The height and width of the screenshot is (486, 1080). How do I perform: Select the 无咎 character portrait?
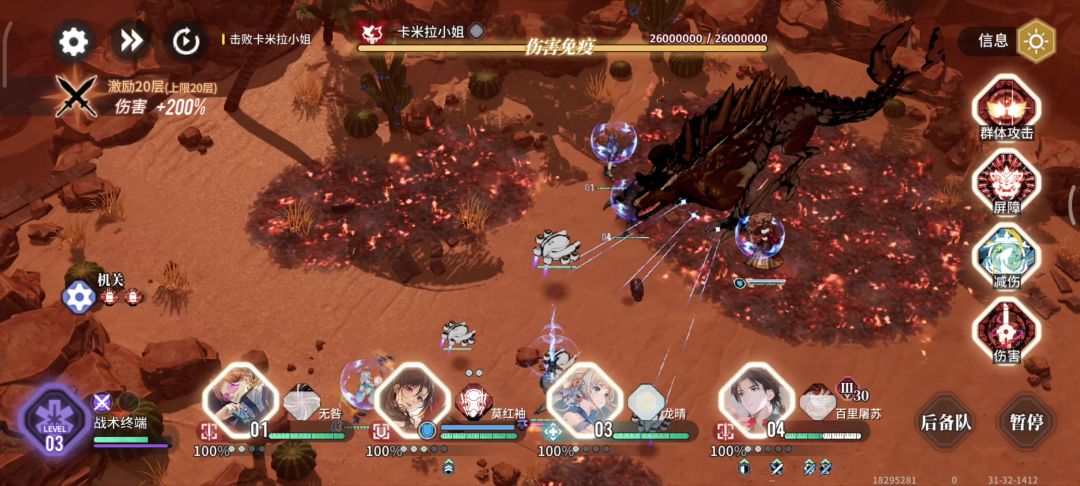click(x=240, y=398)
